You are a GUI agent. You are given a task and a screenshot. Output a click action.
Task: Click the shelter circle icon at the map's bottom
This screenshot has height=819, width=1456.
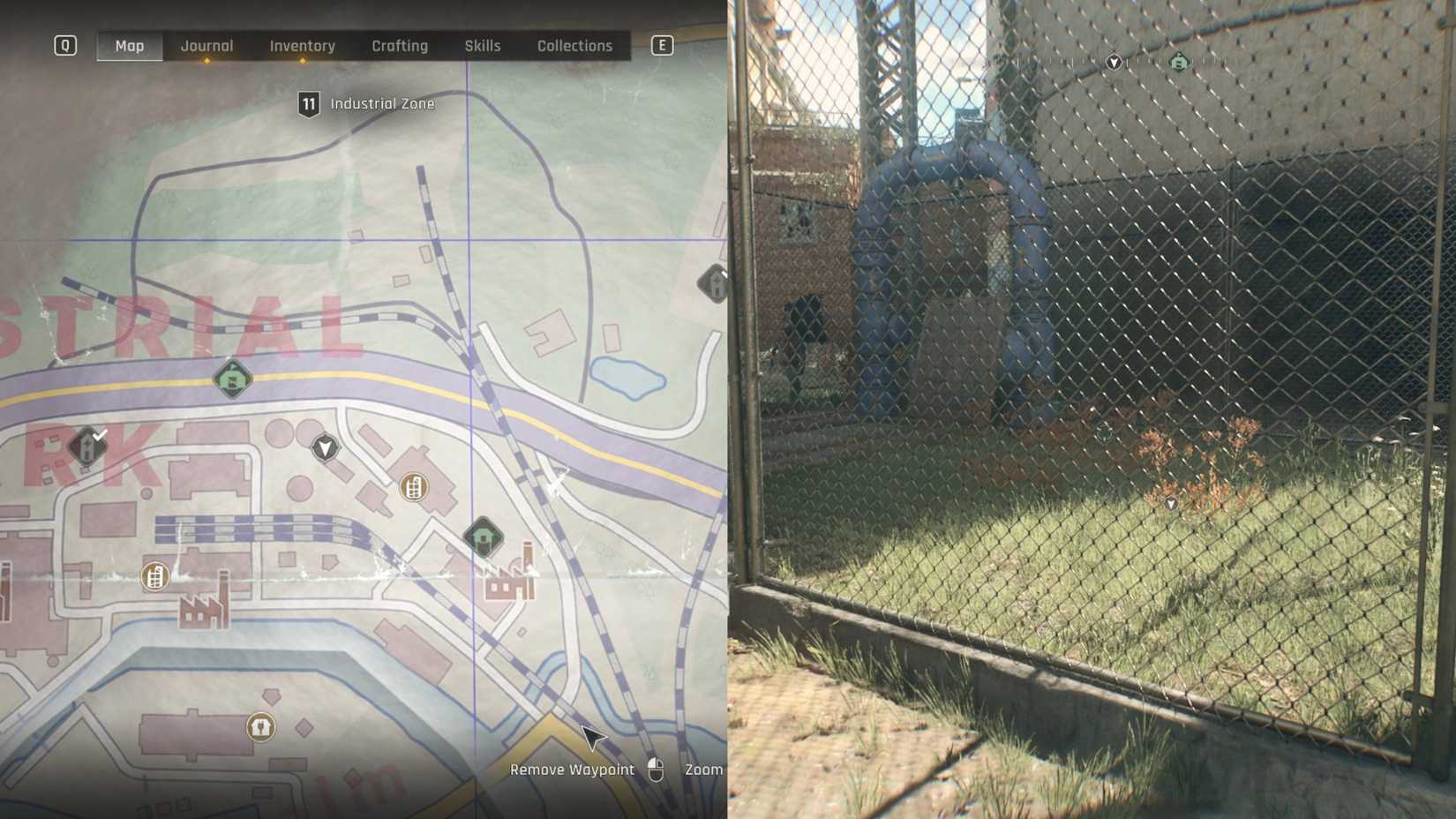[259, 726]
